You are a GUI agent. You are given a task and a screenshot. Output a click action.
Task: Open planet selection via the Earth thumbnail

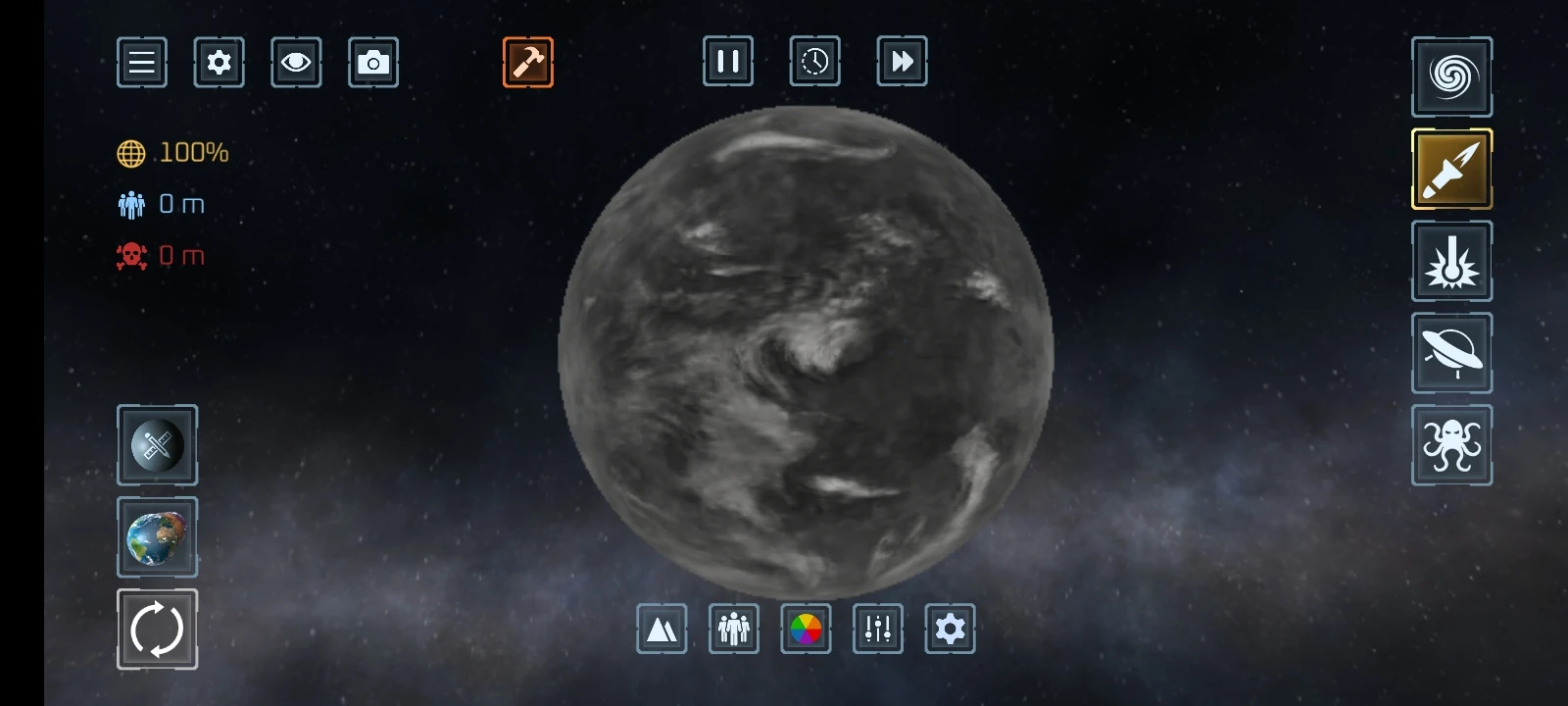click(x=157, y=537)
